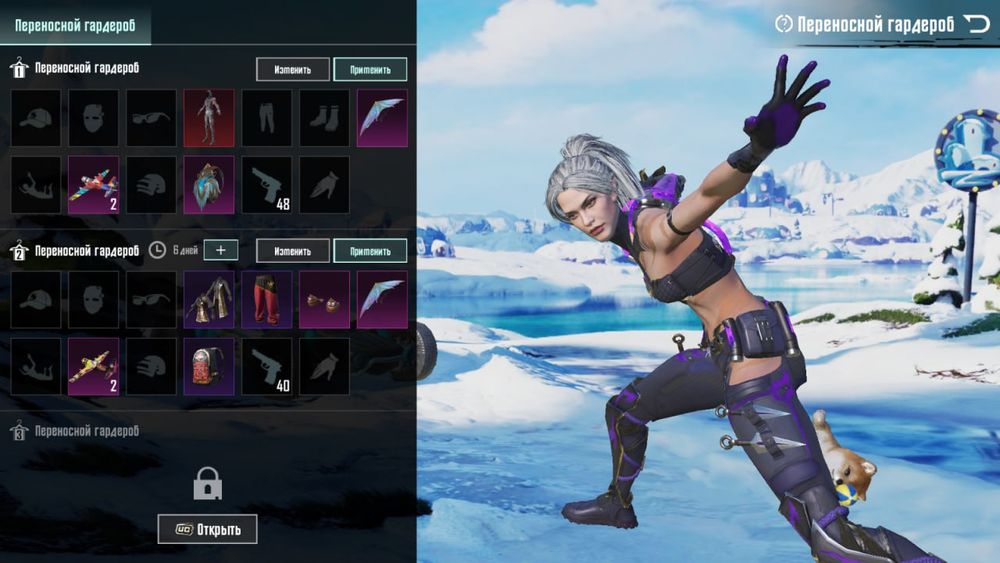This screenshot has height=563, width=1000.
Task: Select the long coat jacket slot
Action: (208, 299)
